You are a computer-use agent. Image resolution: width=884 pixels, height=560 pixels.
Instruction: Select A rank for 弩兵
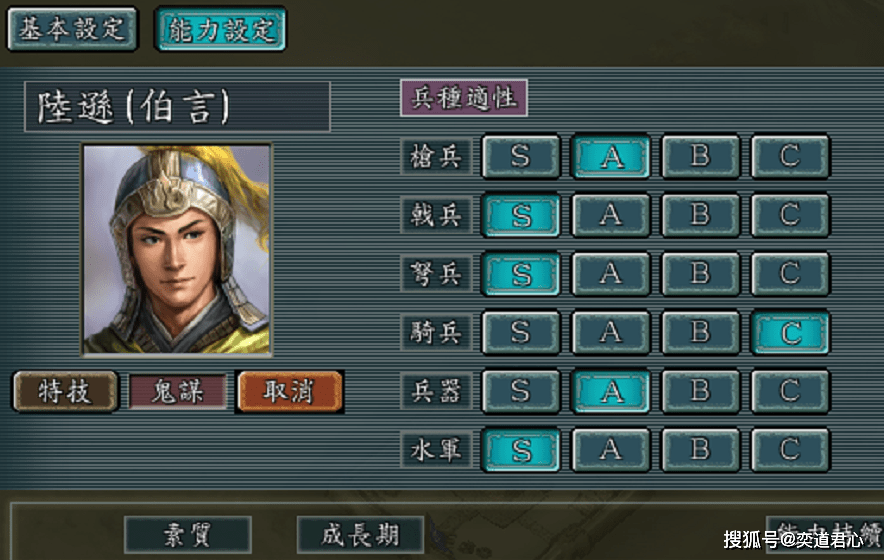tap(610, 273)
